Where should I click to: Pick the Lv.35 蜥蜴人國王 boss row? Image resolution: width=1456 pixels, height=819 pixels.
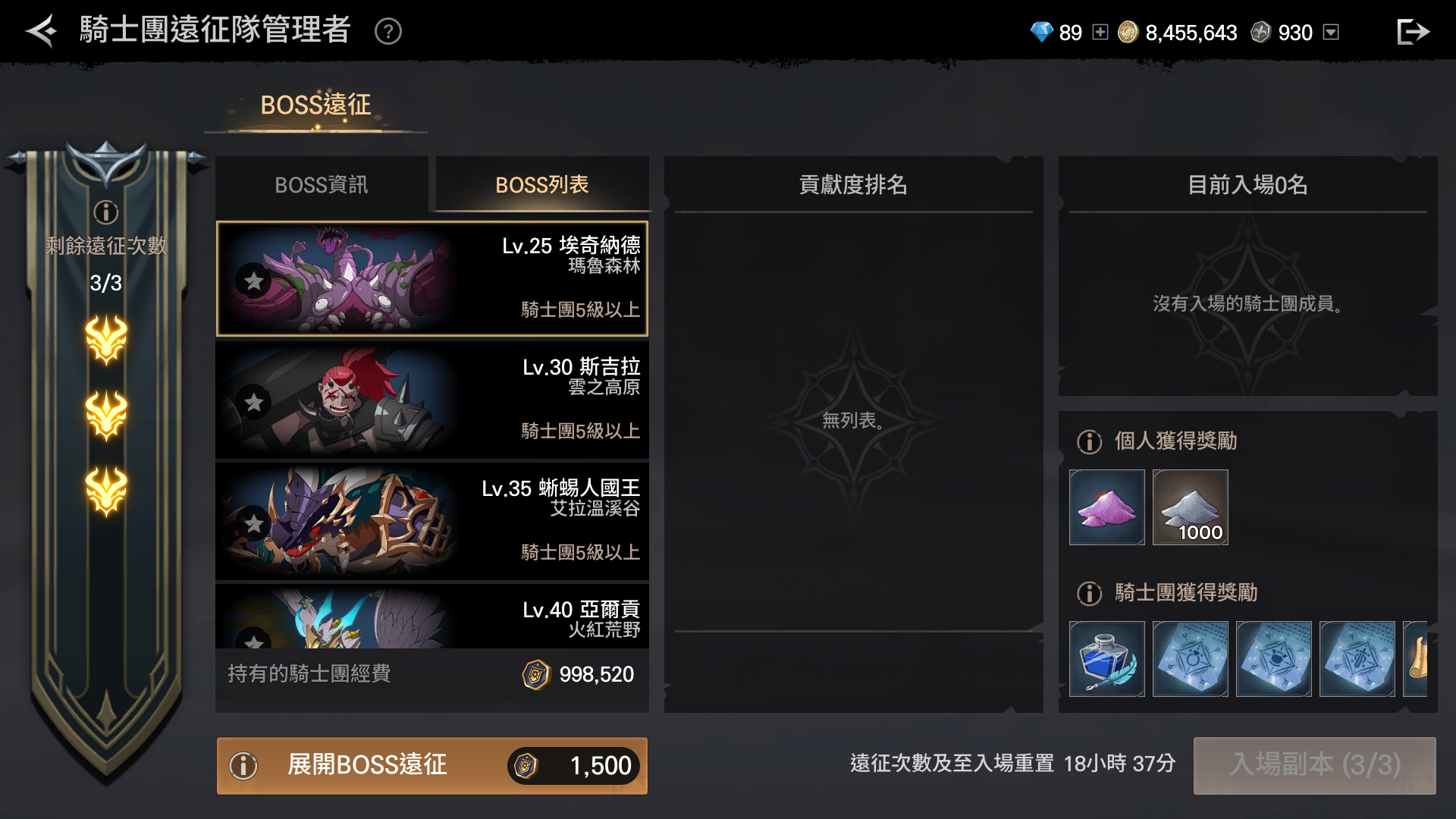[x=432, y=521]
